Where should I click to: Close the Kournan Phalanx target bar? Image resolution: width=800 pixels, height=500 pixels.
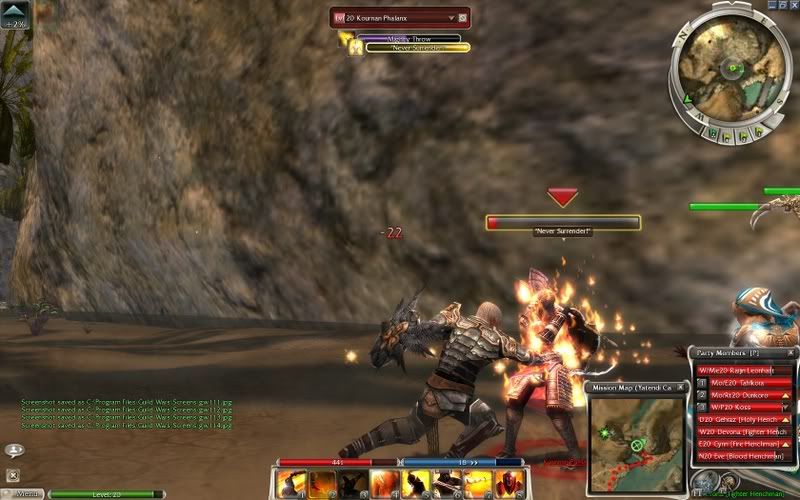click(x=462, y=18)
